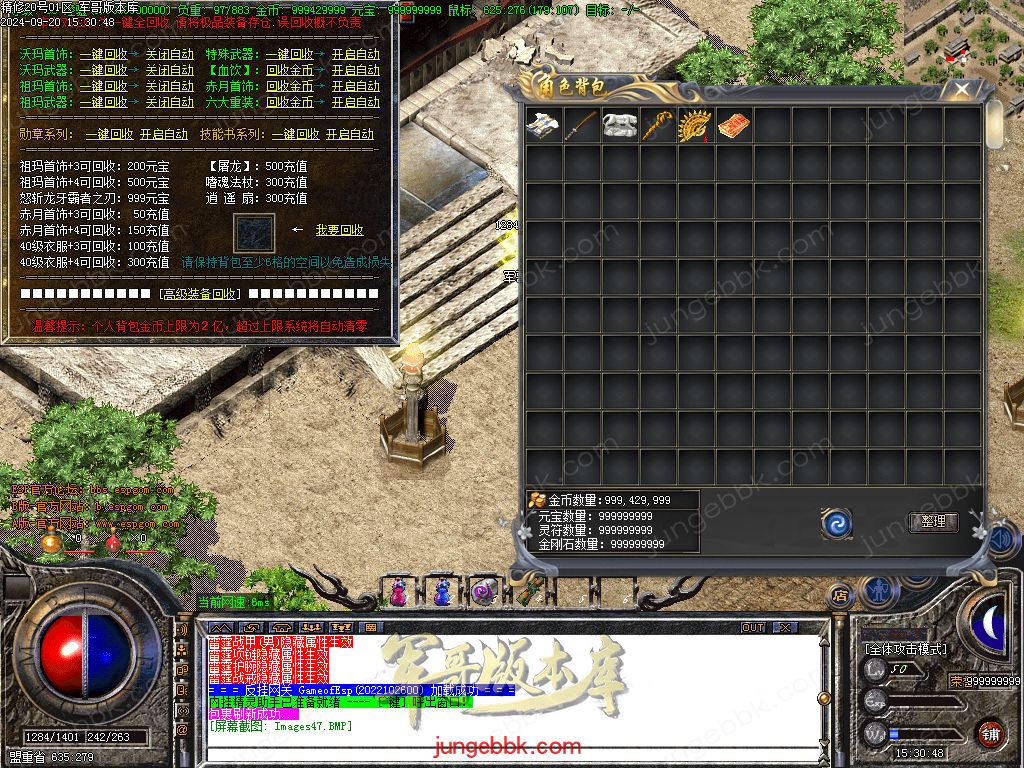Click the blue swirl icon in backpack
Image resolution: width=1024 pixels, height=768 pixels.
tap(836, 522)
